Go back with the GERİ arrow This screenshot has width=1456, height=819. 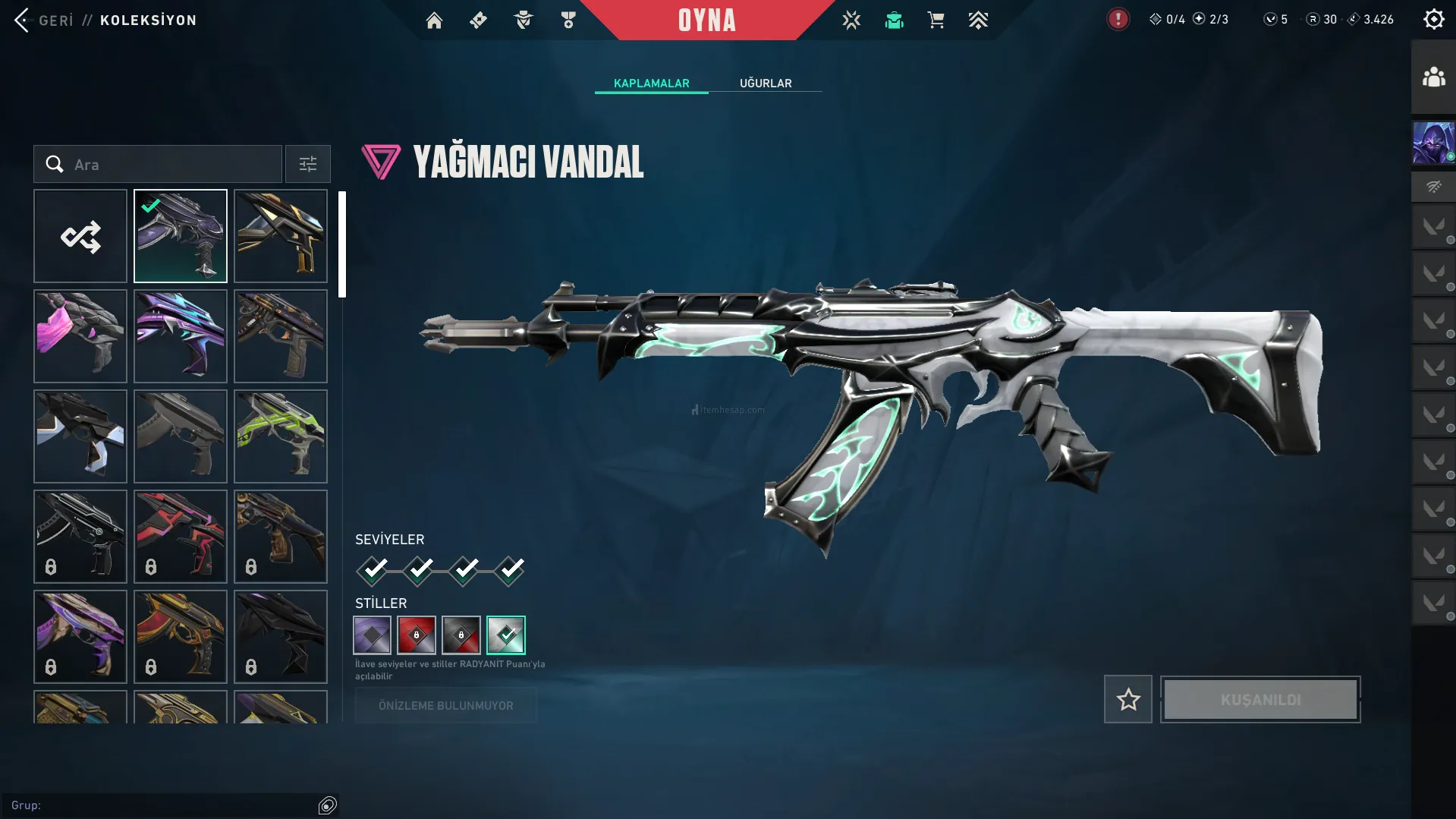point(22,20)
